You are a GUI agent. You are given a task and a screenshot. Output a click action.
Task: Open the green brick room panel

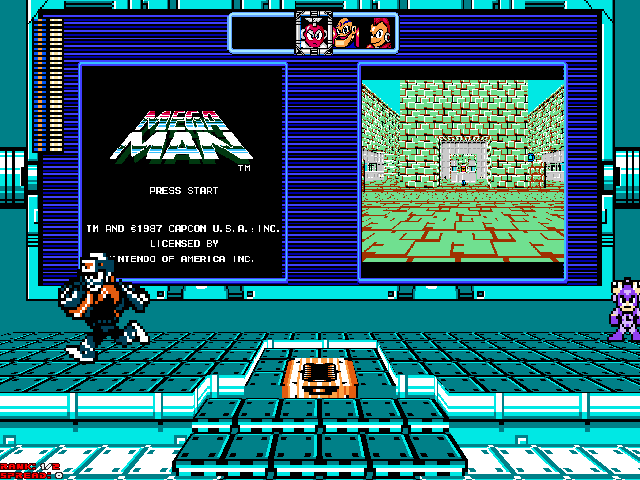[x=462, y=170]
